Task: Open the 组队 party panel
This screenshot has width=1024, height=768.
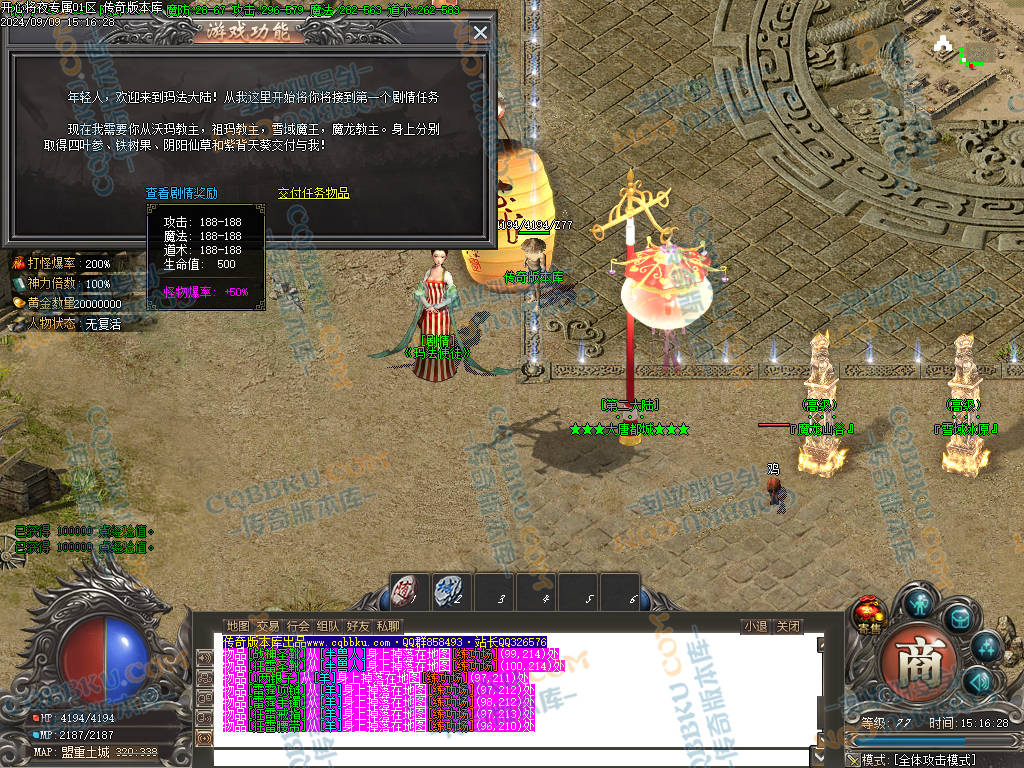Action: click(328, 627)
